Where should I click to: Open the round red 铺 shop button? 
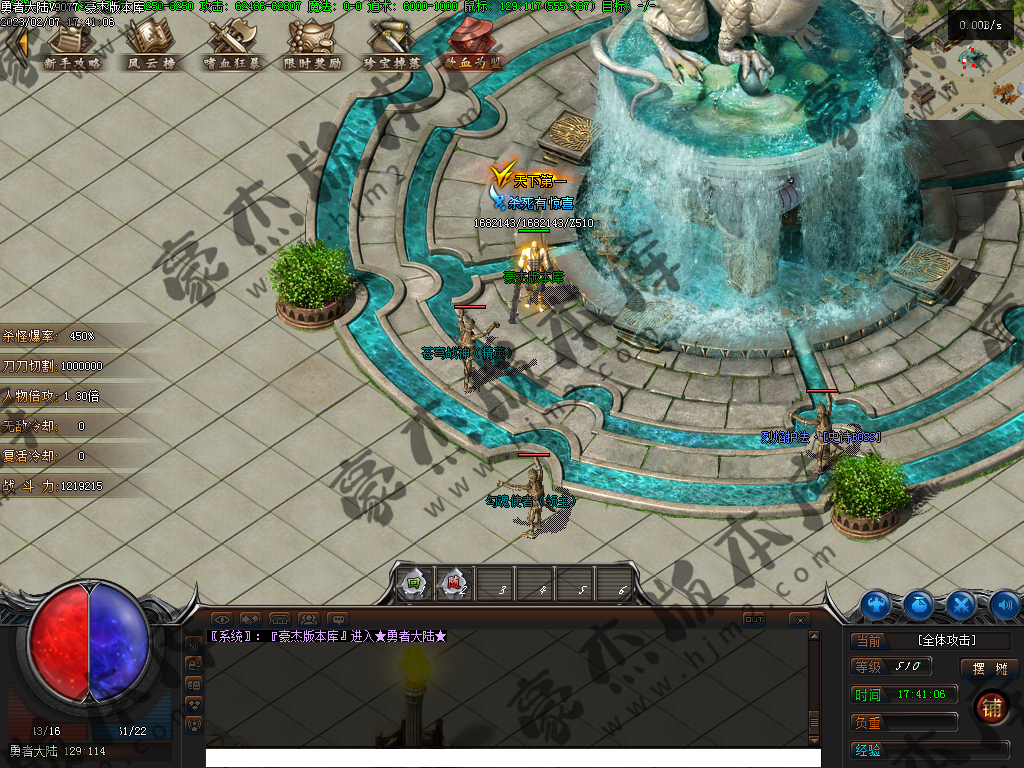pos(992,707)
